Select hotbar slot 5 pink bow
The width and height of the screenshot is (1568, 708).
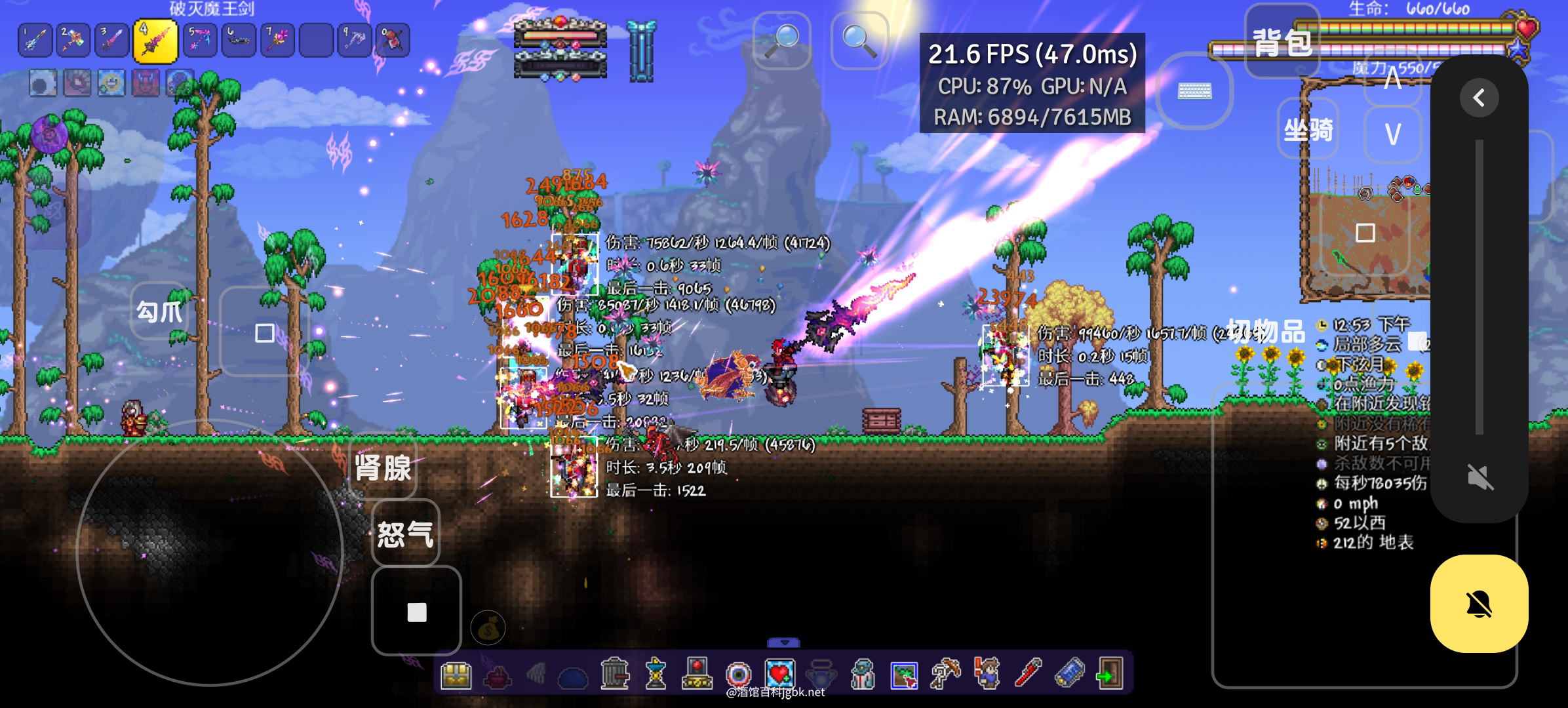(199, 41)
